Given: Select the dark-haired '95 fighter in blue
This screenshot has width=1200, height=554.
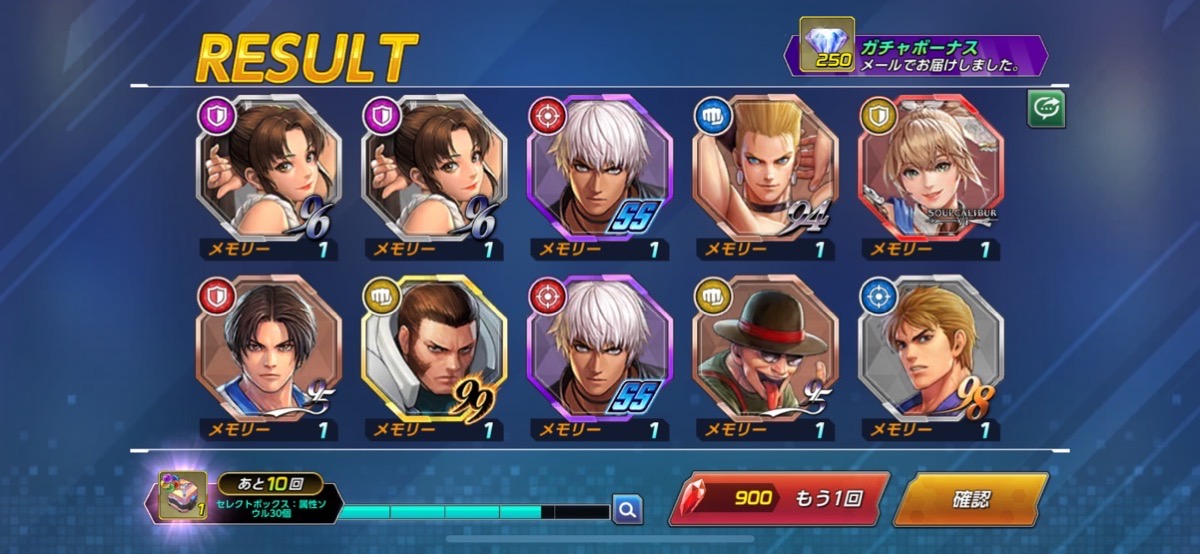Looking at the screenshot, I should [x=269, y=349].
